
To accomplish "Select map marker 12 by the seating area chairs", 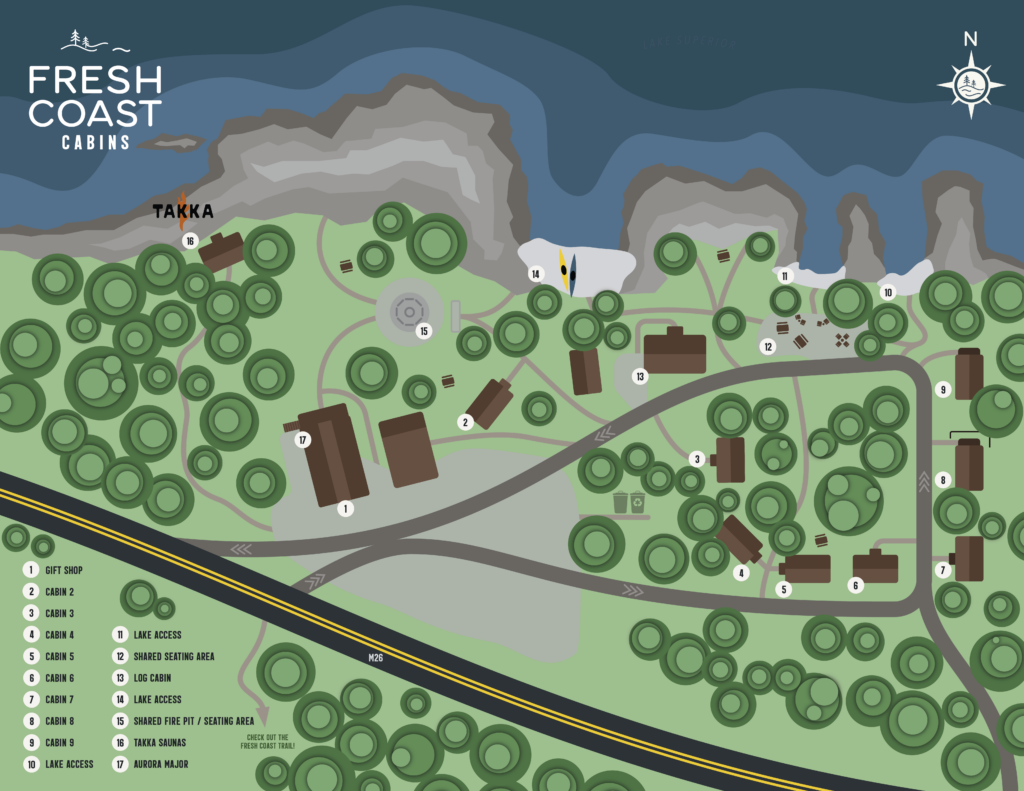I will (x=767, y=347).
